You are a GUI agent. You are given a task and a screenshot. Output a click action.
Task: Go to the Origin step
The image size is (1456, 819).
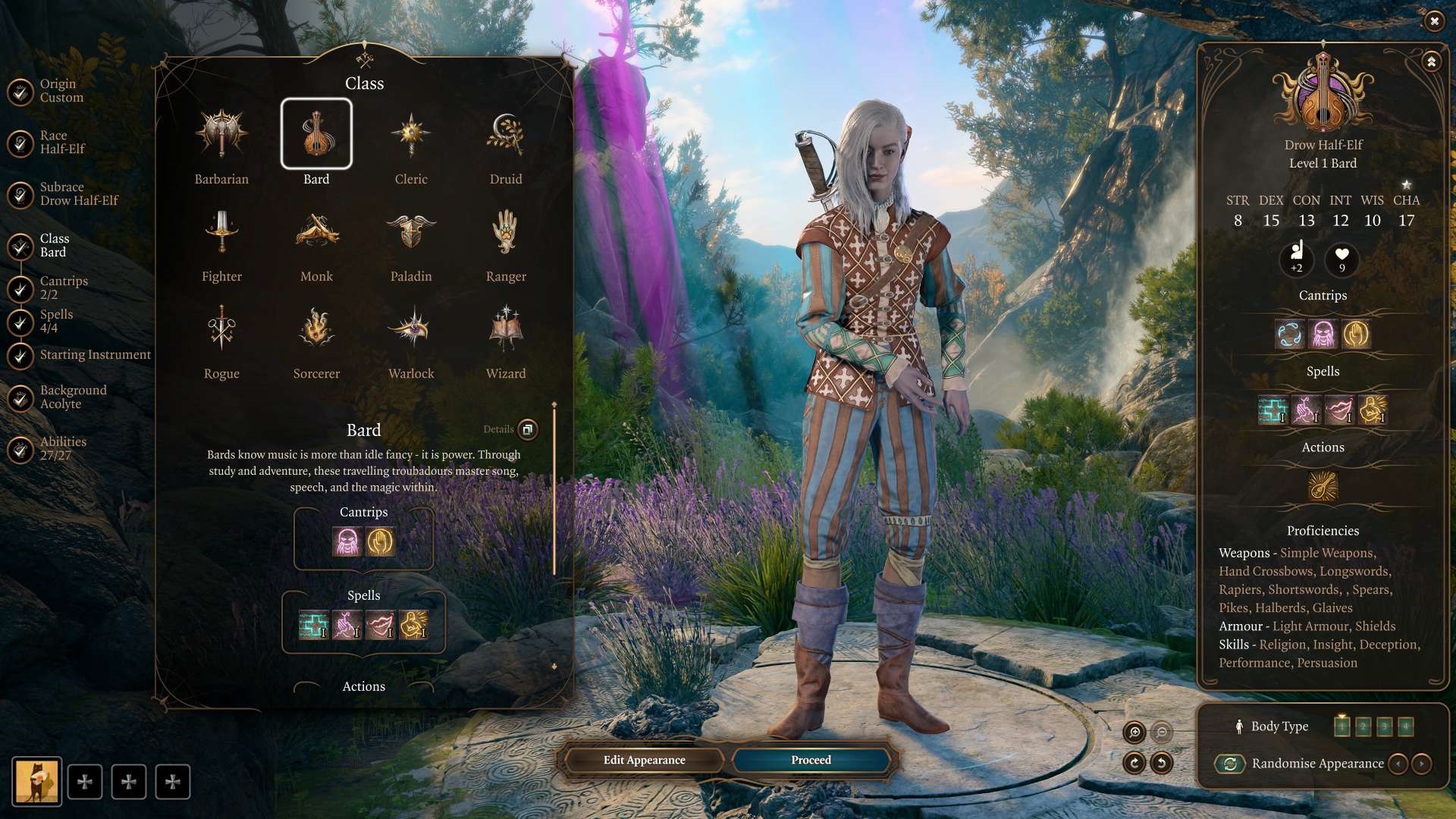(61, 91)
